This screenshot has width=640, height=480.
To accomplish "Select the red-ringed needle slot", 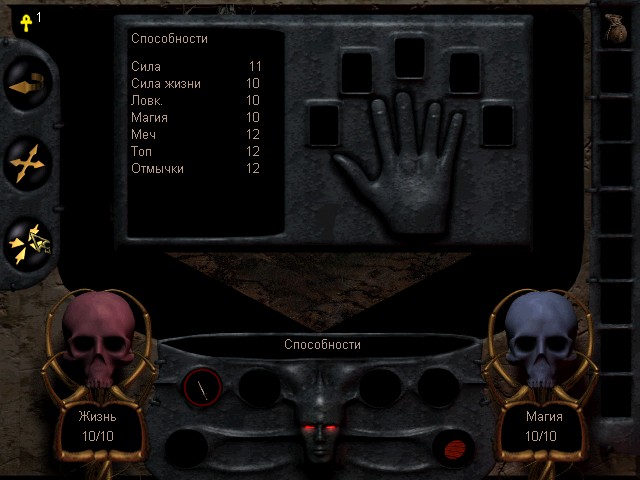I will tap(203, 387).
